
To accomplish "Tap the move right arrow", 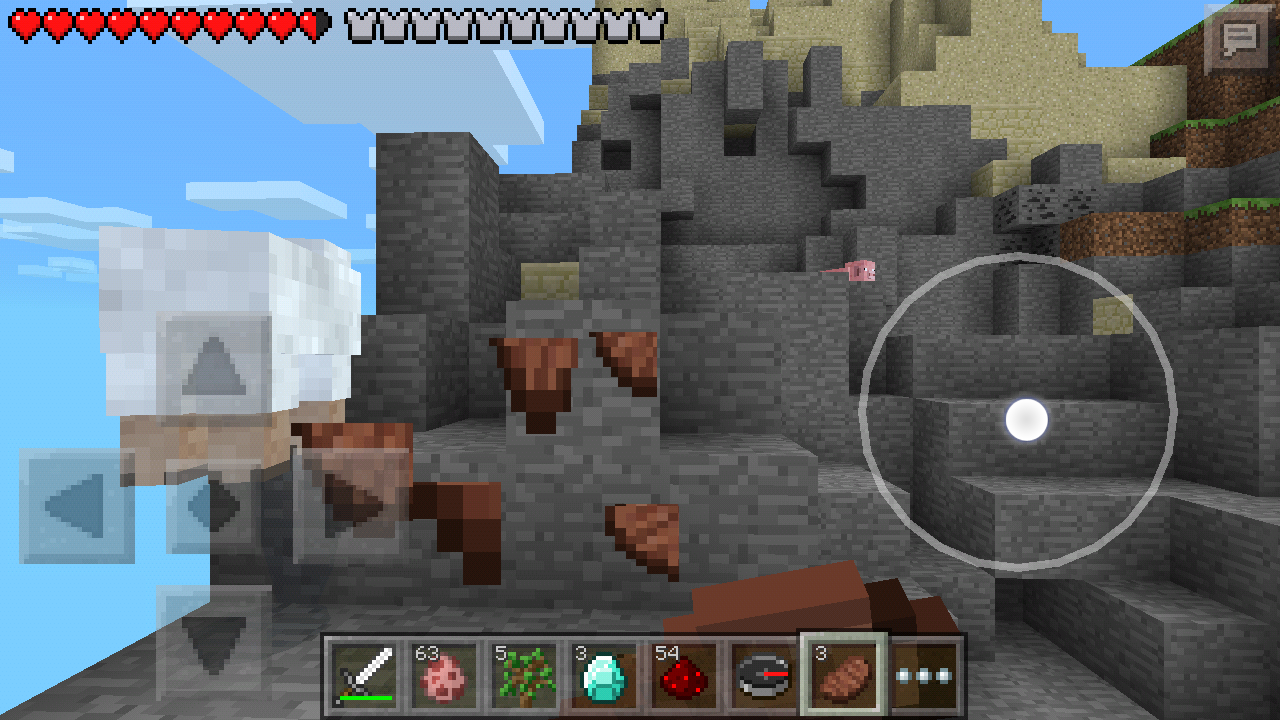I will click(x=350, y=505).
